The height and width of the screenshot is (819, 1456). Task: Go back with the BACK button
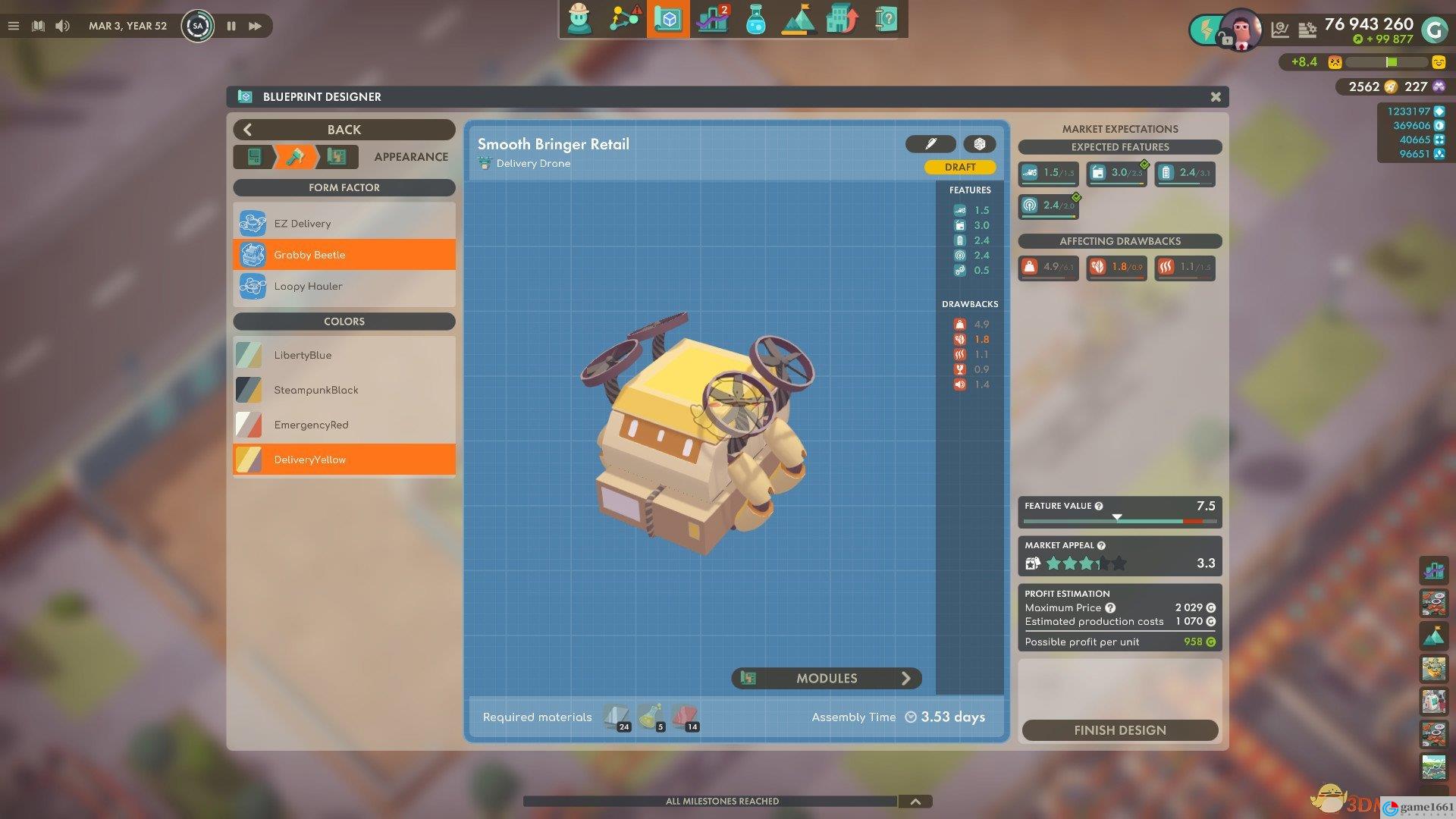(x=344, y=130)
